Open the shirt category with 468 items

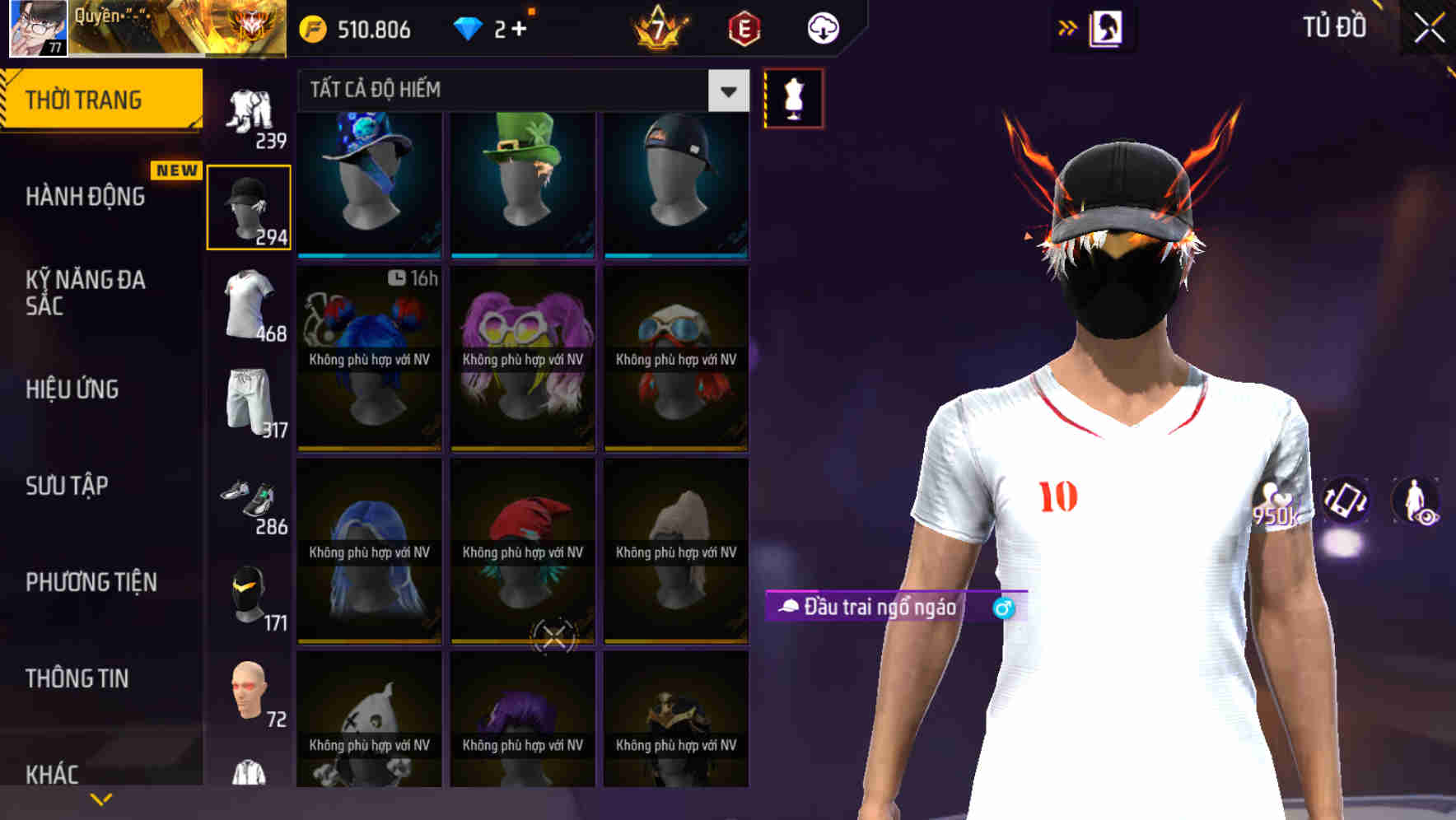249,305
